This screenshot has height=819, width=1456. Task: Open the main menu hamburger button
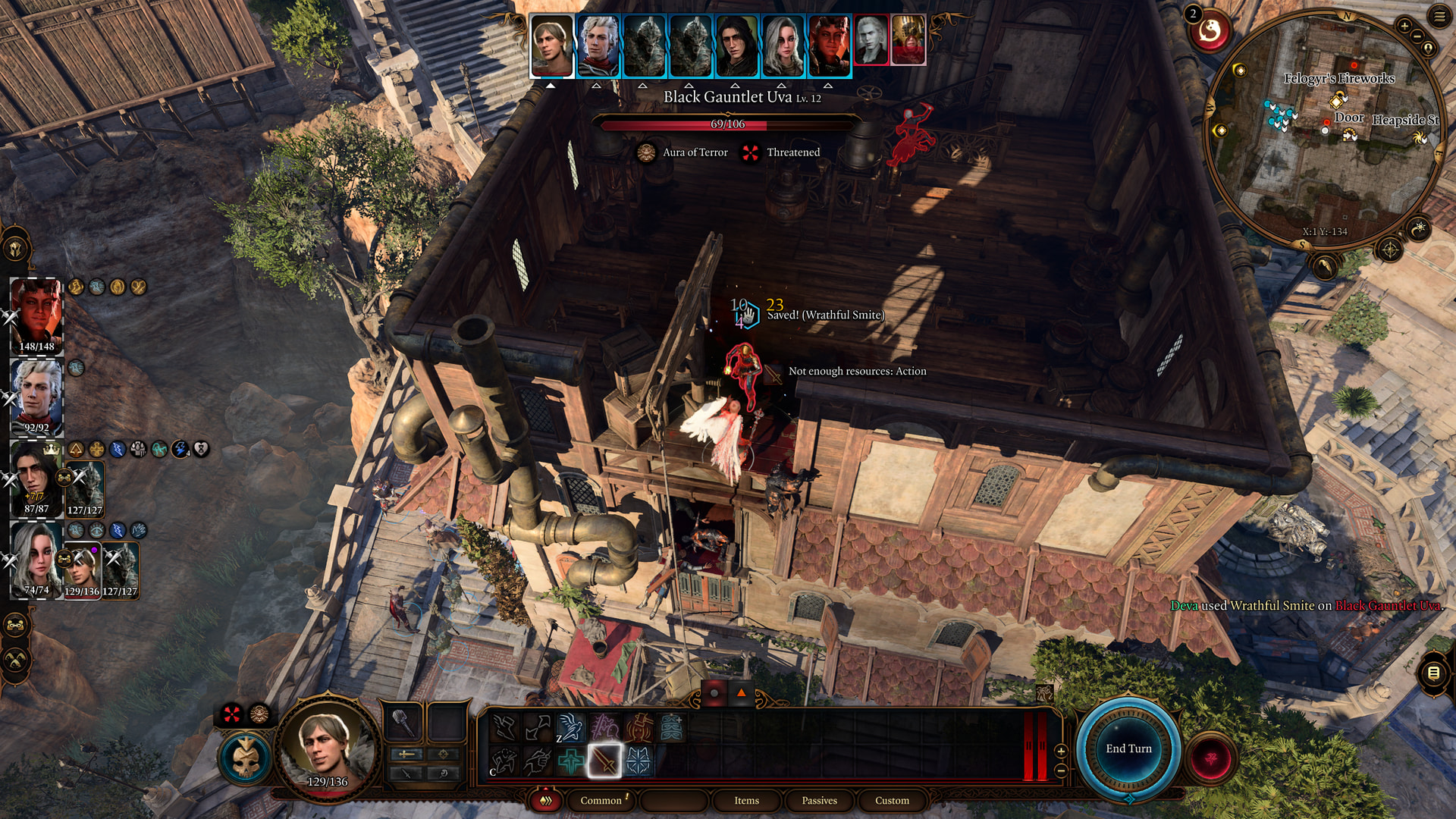[1439, 17]
